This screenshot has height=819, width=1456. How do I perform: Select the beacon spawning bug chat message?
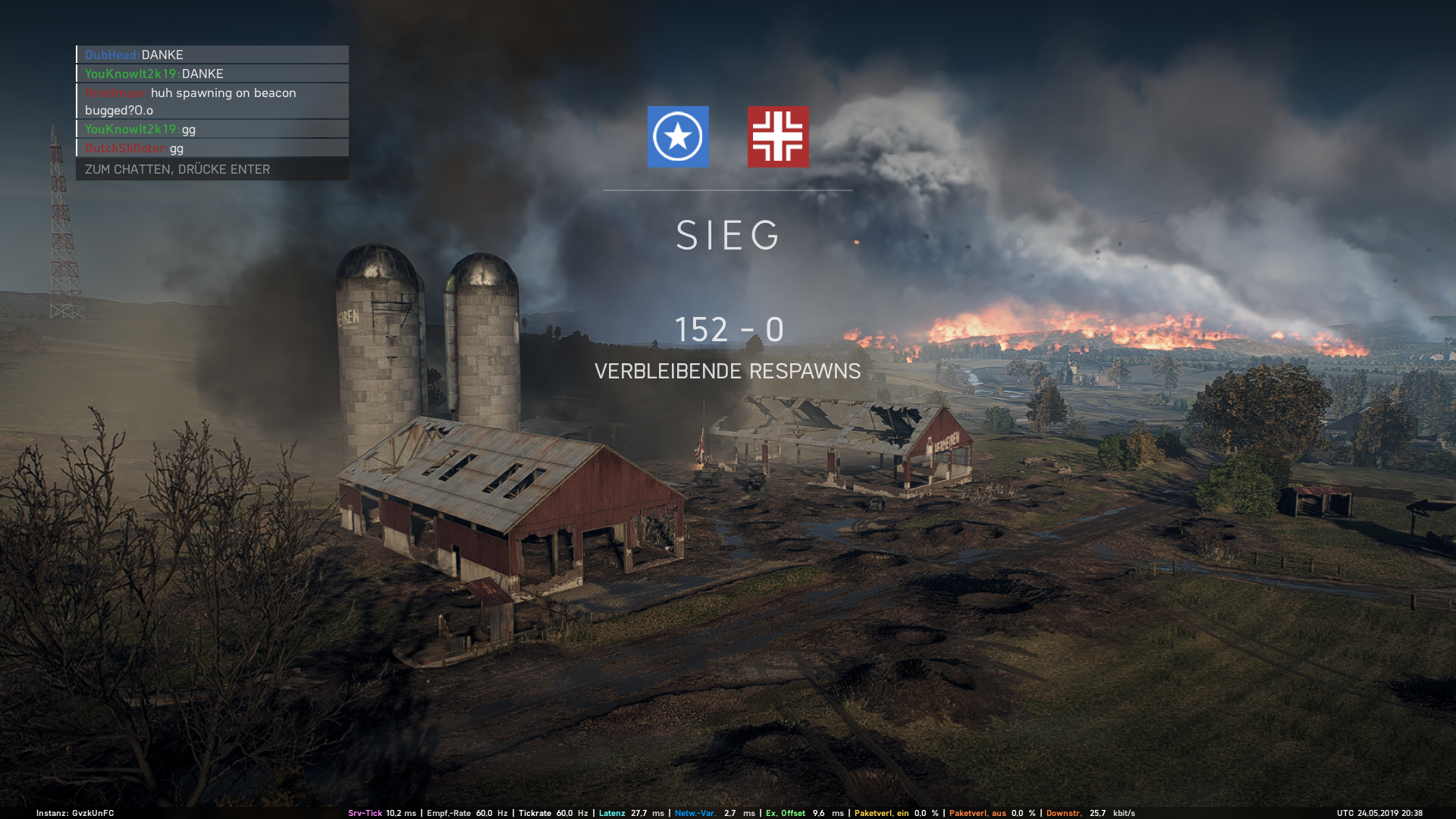point(212,101)
